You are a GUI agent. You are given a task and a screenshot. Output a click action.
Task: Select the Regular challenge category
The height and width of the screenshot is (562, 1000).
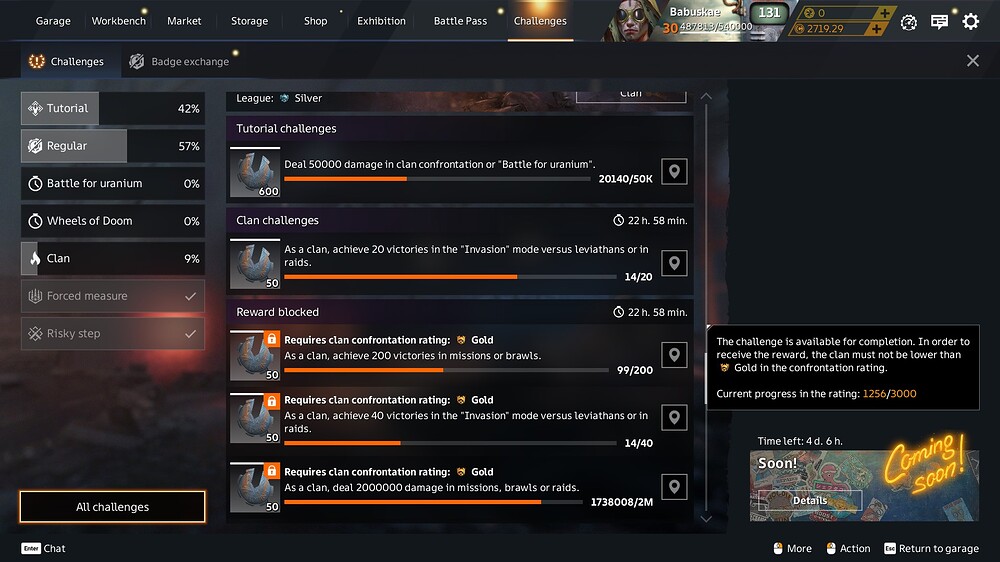click(x=112, y=146)
